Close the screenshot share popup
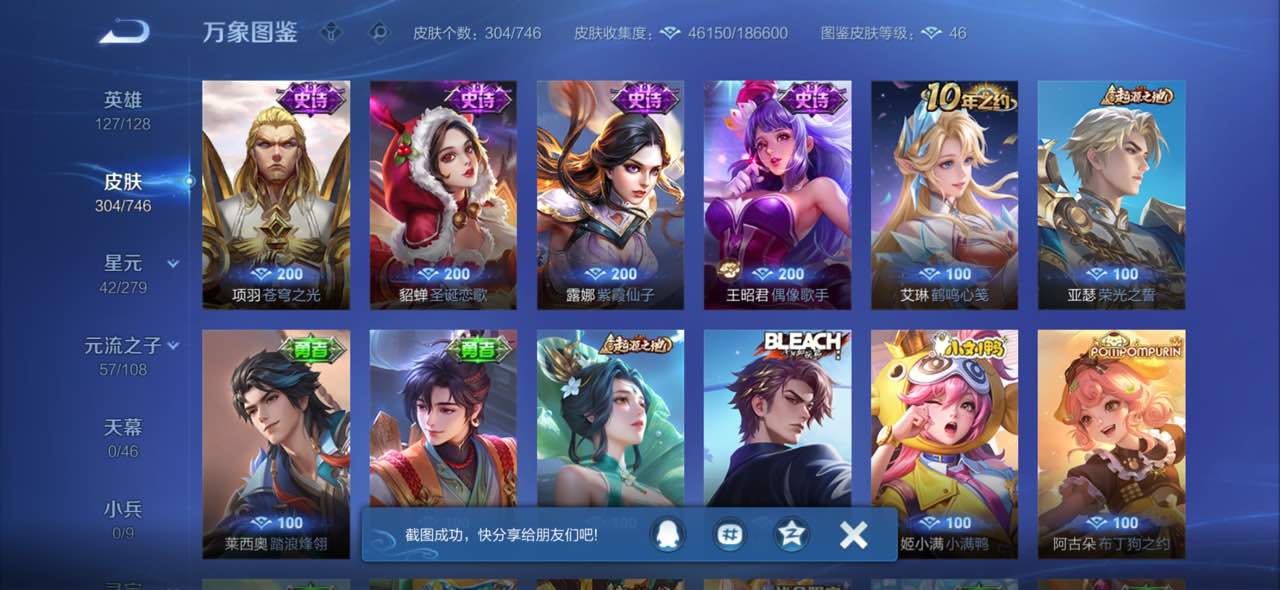This screenshot has width=1280, height=590. pyautogui.click(x=853, y=535)
